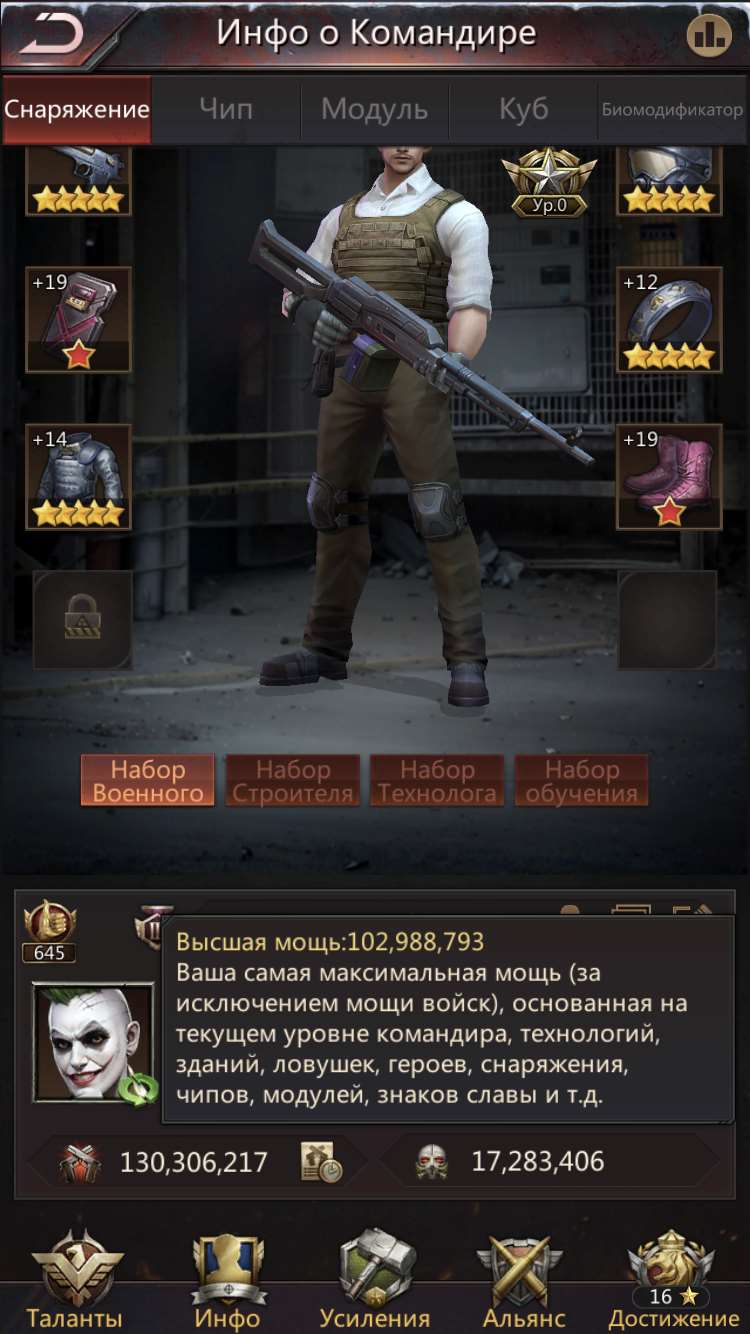Choose the +19 red book accessory slot
The image size is (750, 1334).
[78, 319]
